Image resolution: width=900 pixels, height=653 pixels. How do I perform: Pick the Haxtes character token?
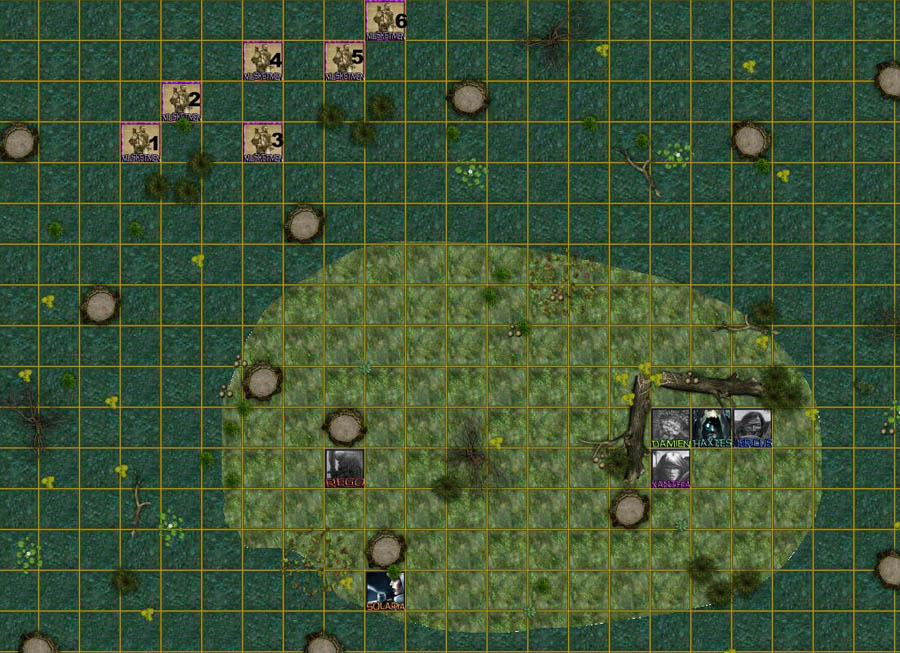(x=711, y=427)
